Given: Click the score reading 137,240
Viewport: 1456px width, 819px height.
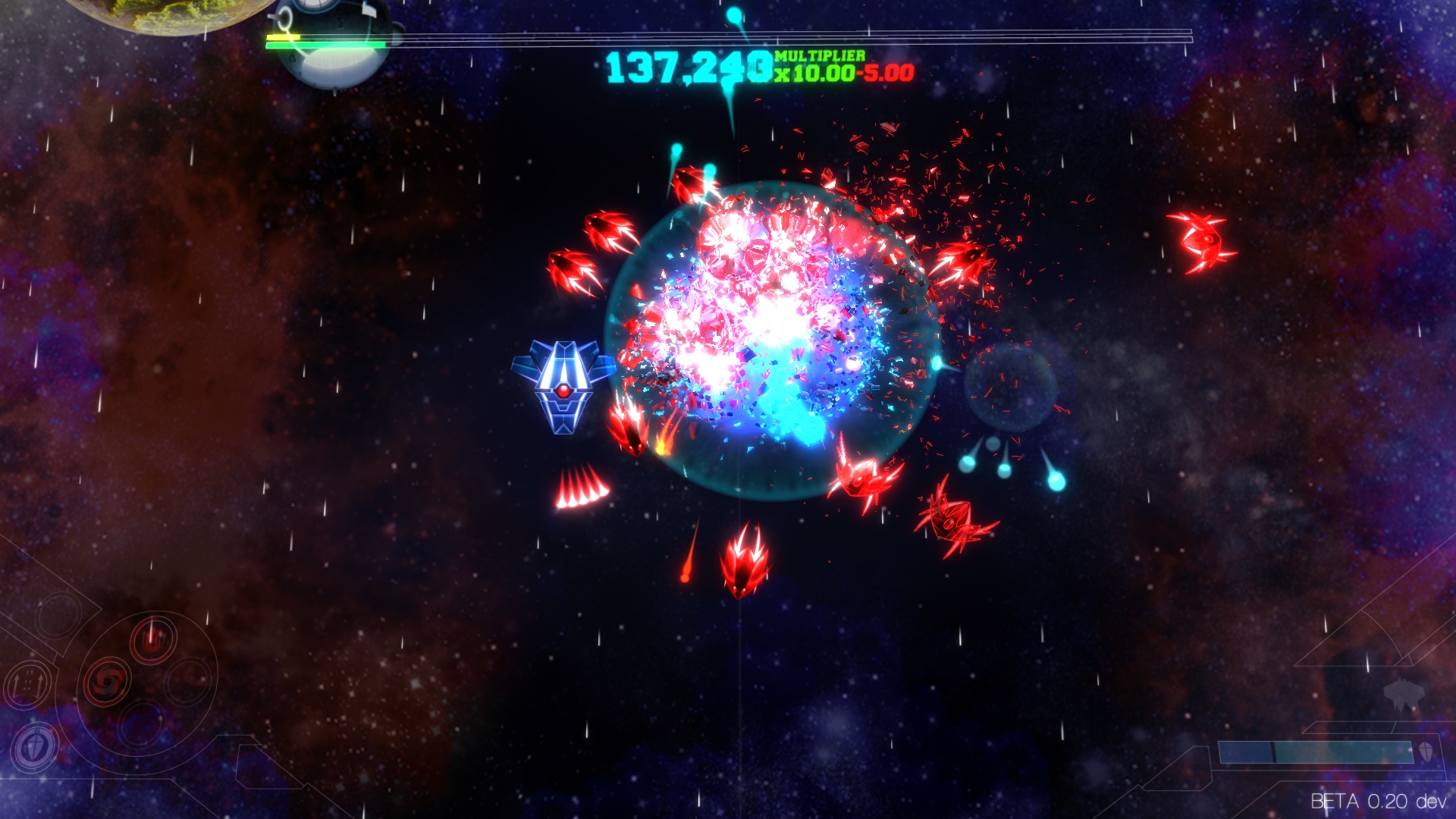Looking at the screenshot, I should (690, 67).
